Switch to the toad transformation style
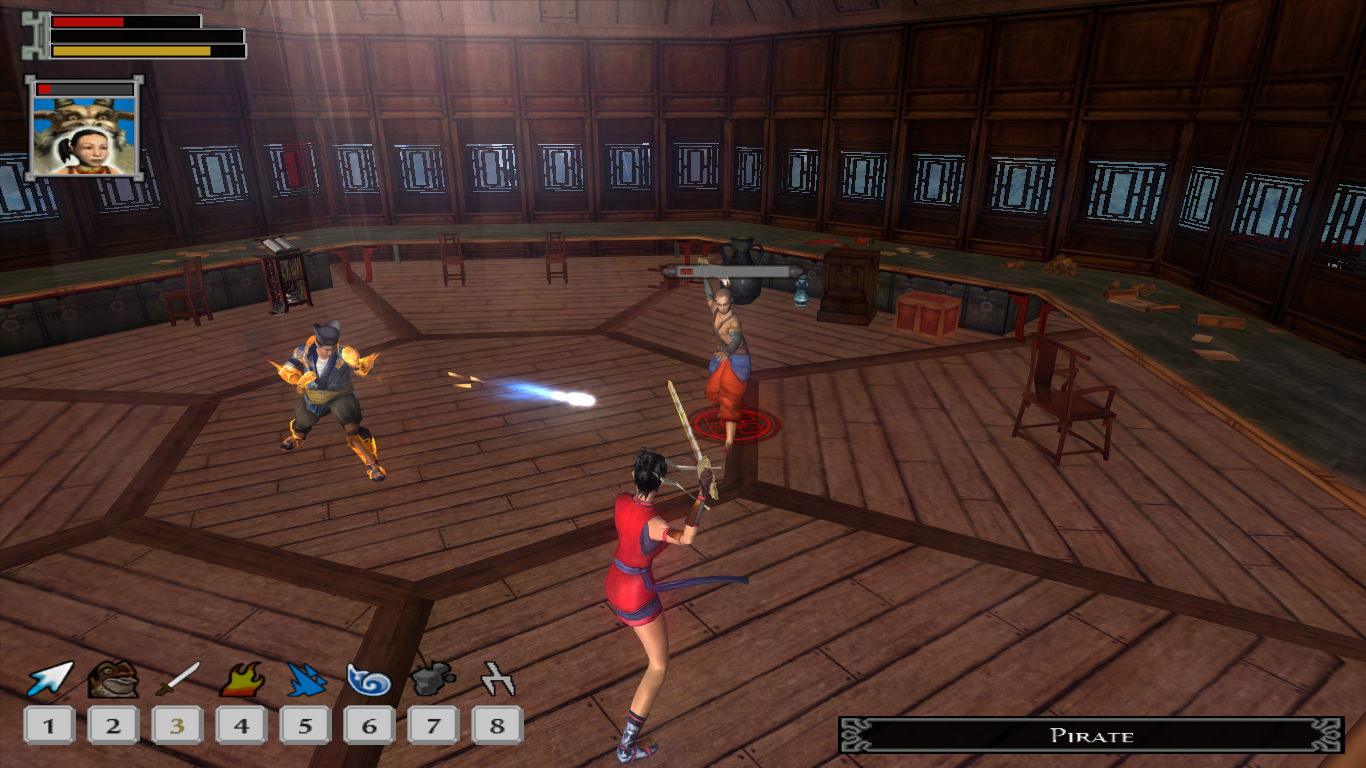 coord(113,680)
